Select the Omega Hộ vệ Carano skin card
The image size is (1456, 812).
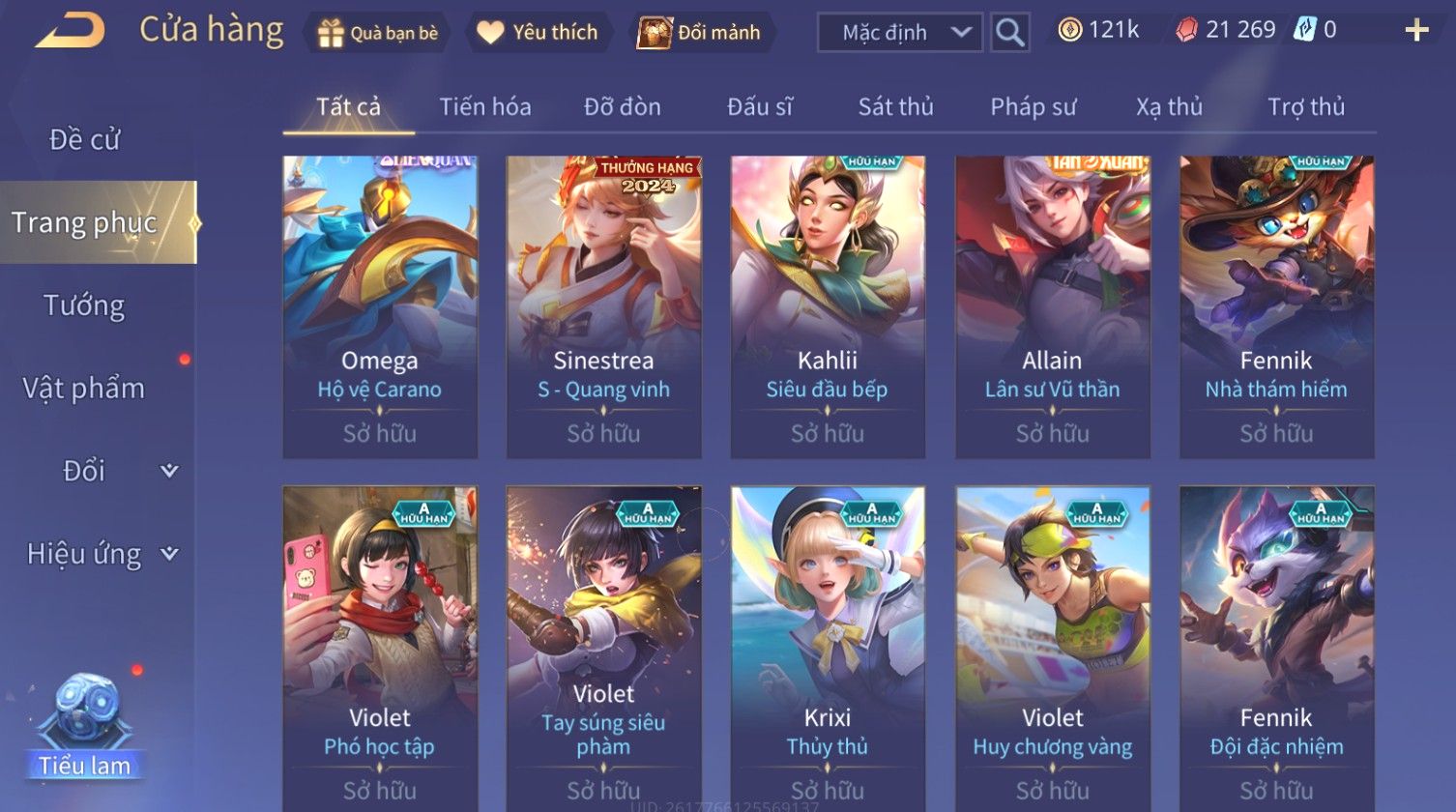coord(380,306)
